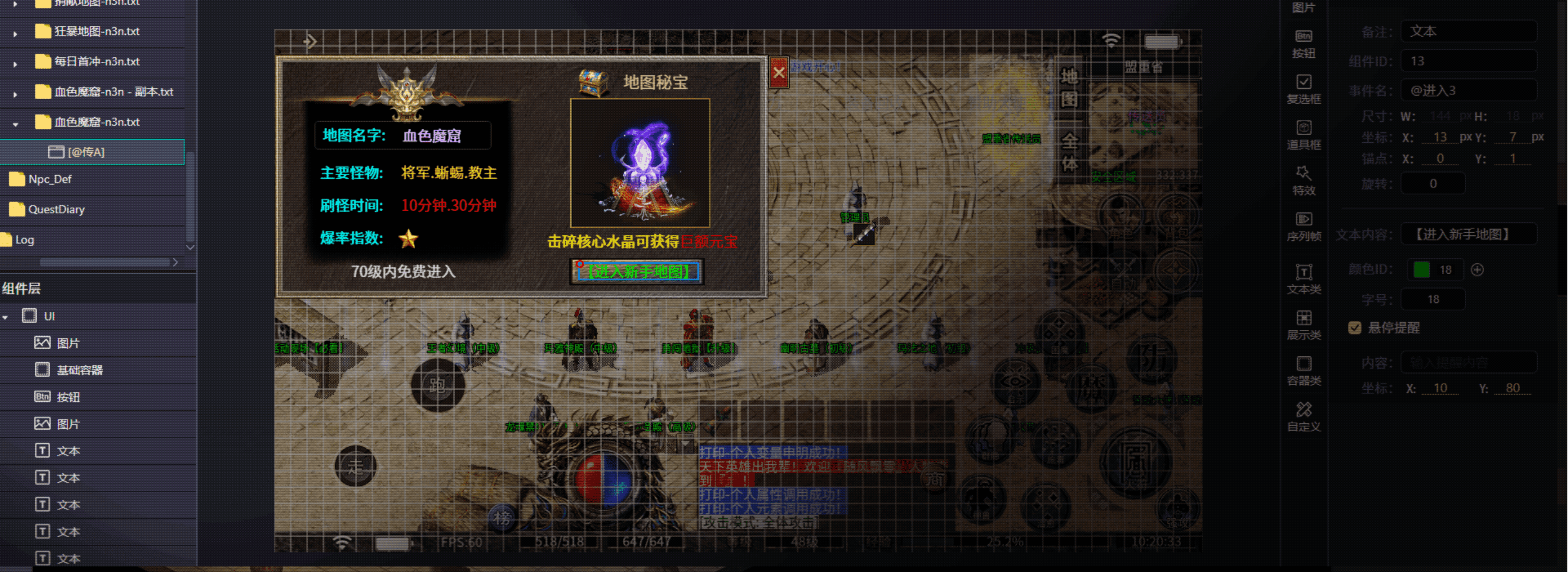
Task: Select the 序列帧 frame animation tool
Action: 1303,226
